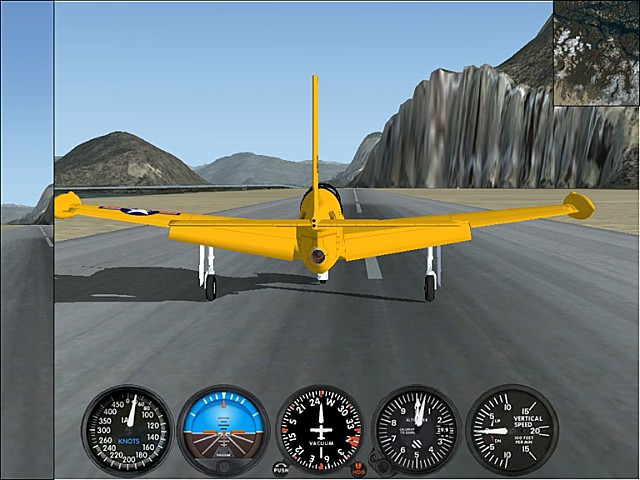Select the attitude indicator gauge
The image size is (640, 480).
point(223,430)
